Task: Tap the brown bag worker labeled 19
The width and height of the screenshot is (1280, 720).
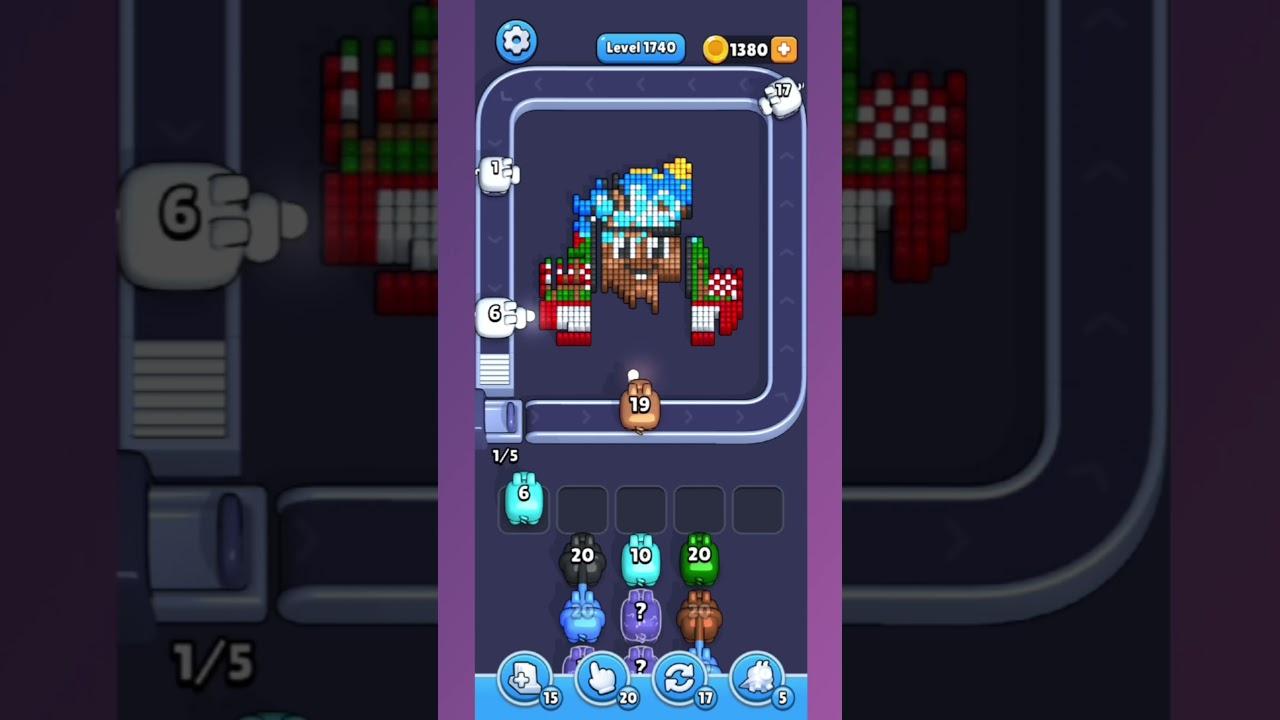Action: pos(638,406)
